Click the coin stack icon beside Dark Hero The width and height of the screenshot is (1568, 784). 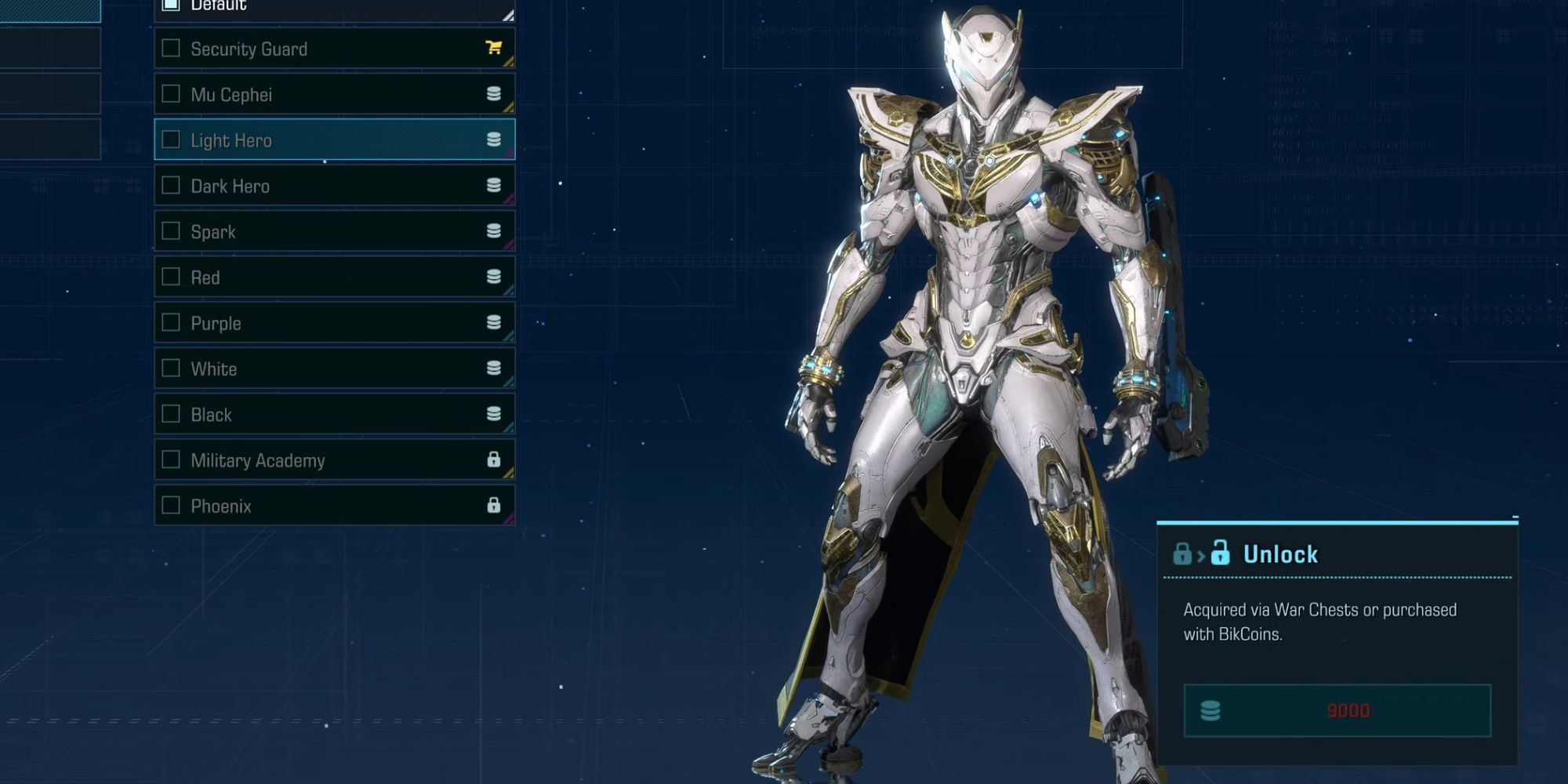point(494,186)
